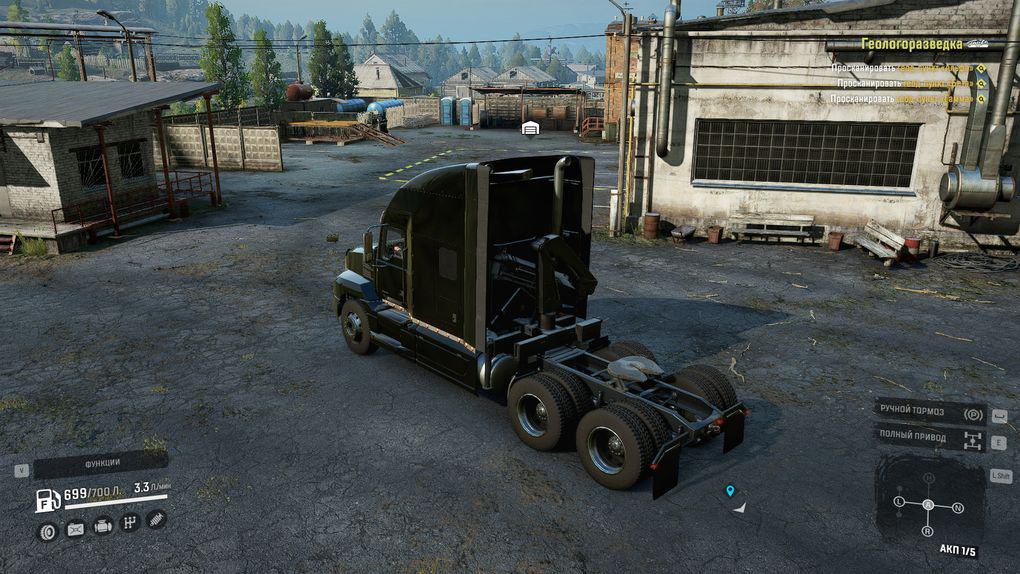Click the engine damage status icon
Viewport: 1020px width, 574px height.
point(102,525)
